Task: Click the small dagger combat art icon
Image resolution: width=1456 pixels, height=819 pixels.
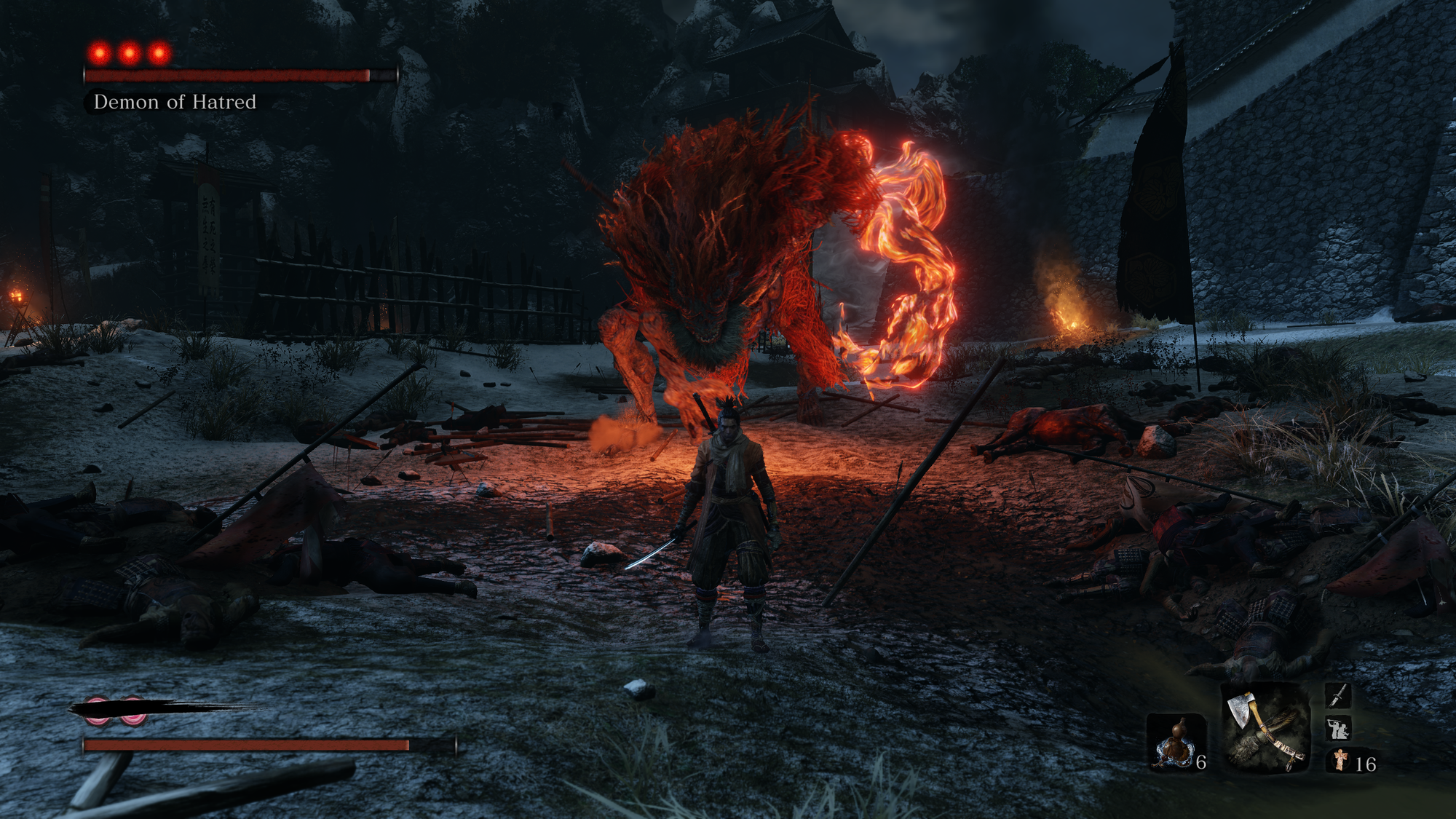Action: tap(1338, 695)
